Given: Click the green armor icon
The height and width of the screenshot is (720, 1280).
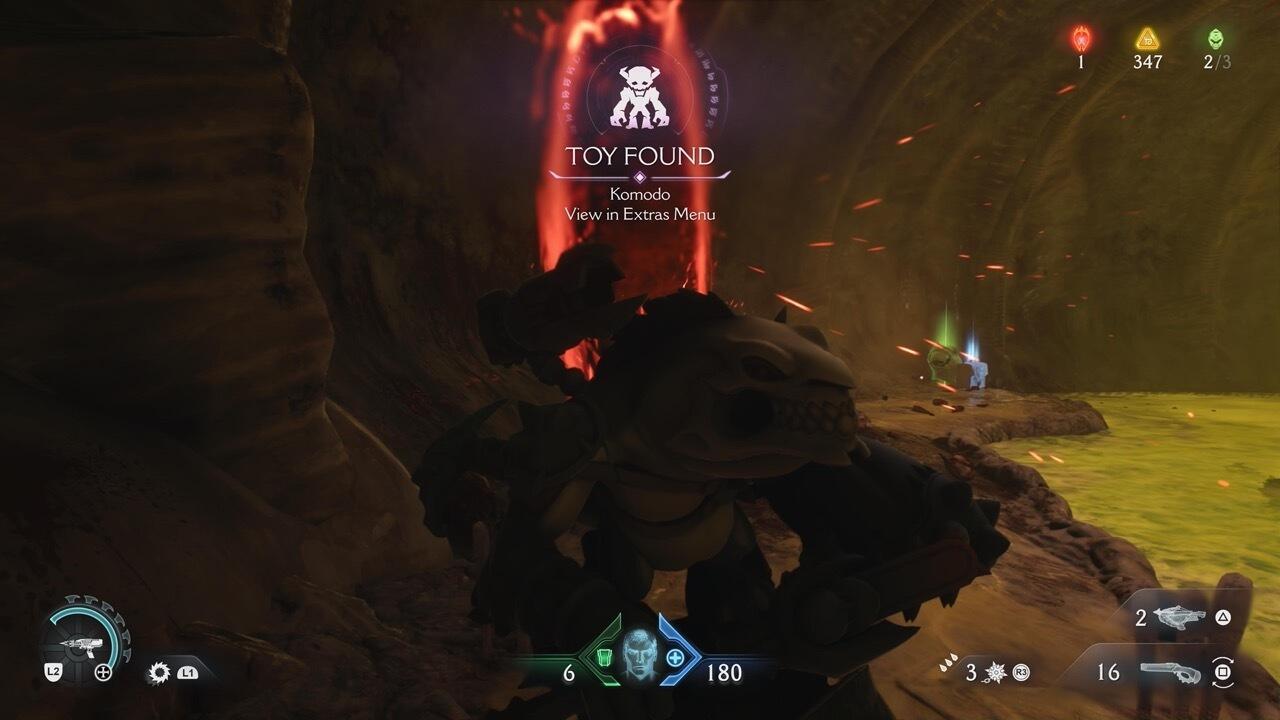Looking at the screenshot, I should pos(603,658).
